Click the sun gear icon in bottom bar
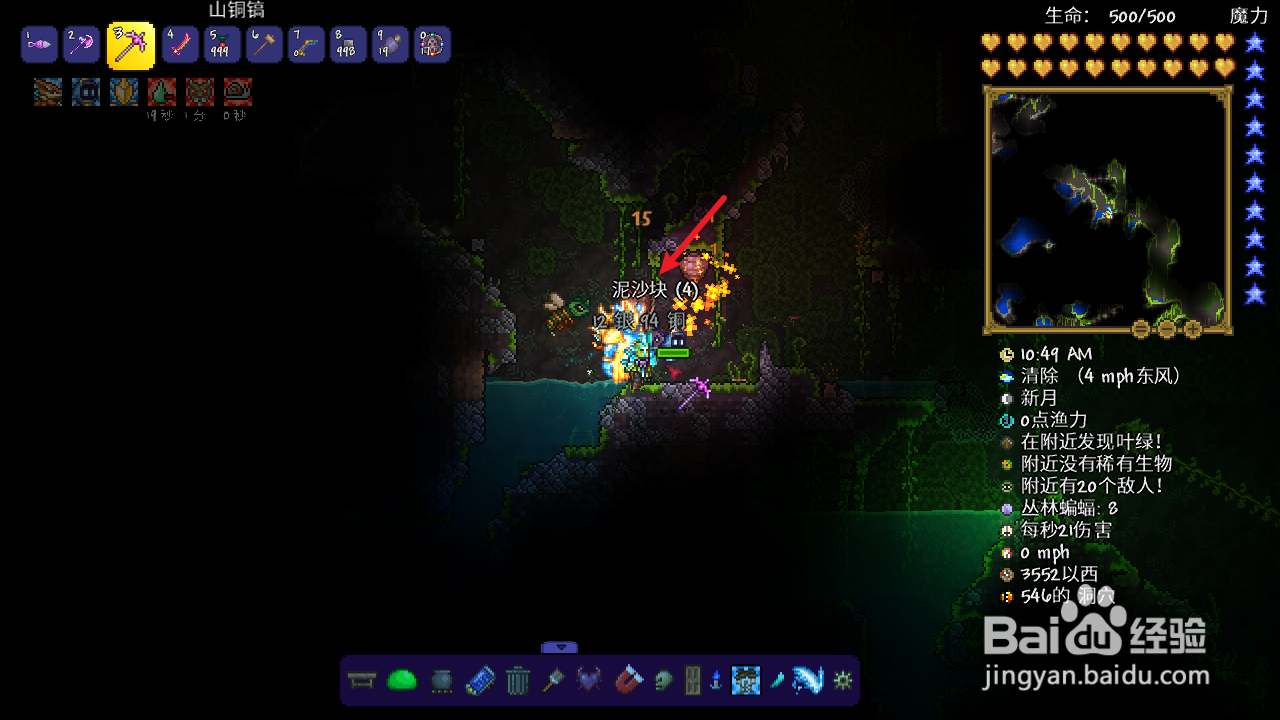1280x720 pixels. 842,681
